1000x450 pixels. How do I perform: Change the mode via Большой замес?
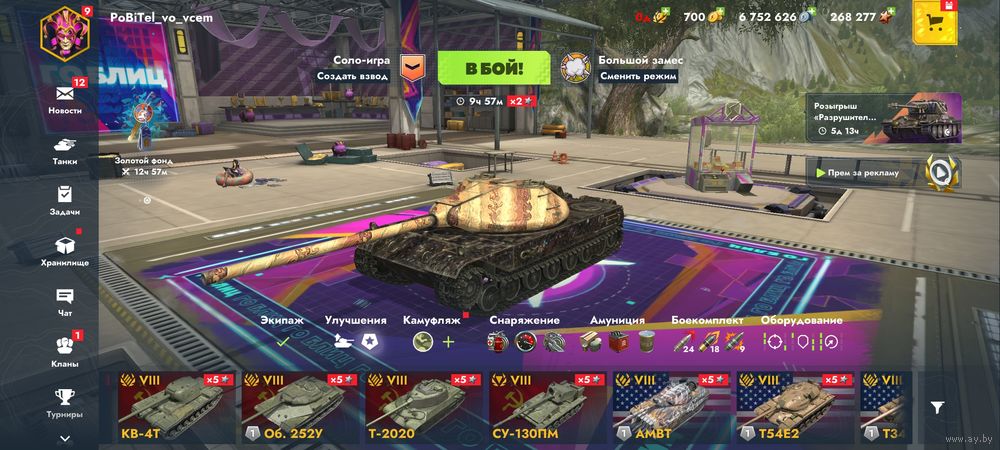pos(574,67)
